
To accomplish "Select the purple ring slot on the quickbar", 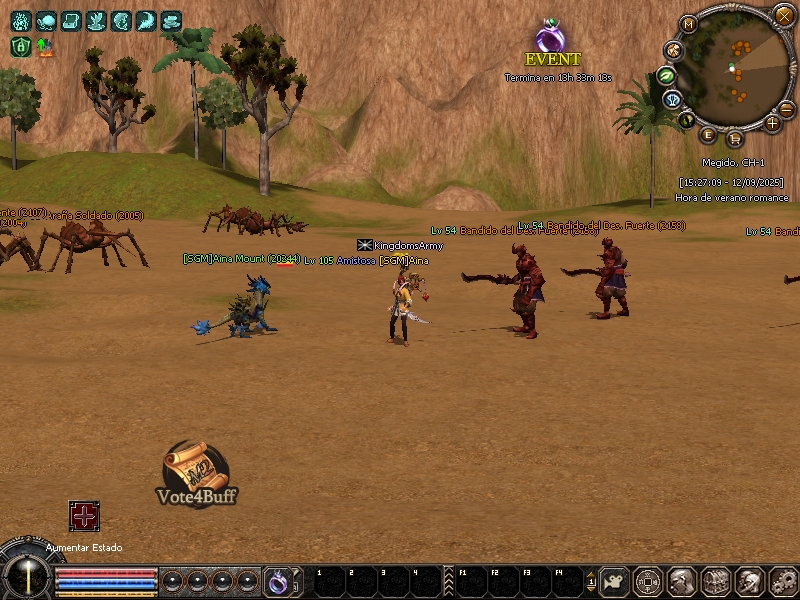I will coord(277,580).
